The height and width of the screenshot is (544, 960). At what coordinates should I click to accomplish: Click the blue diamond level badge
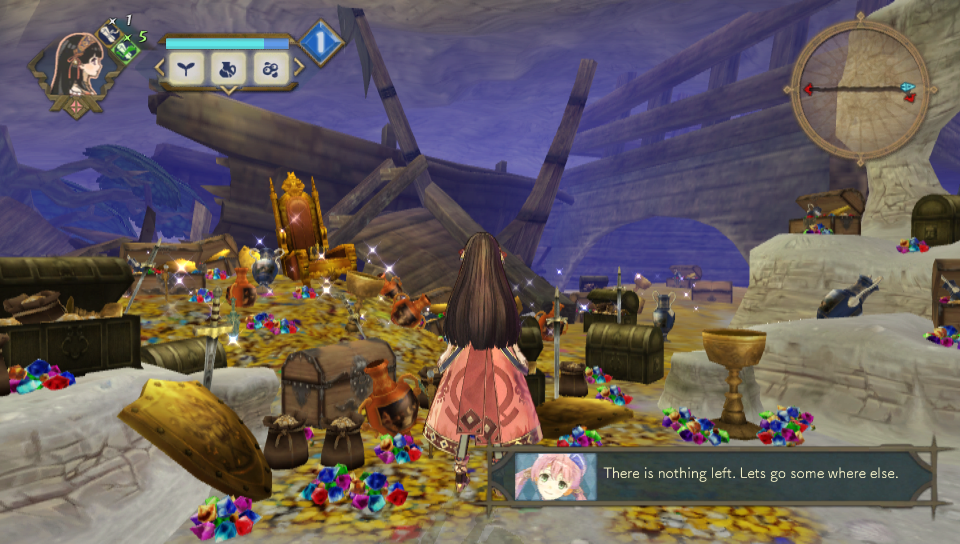[322, 43]
